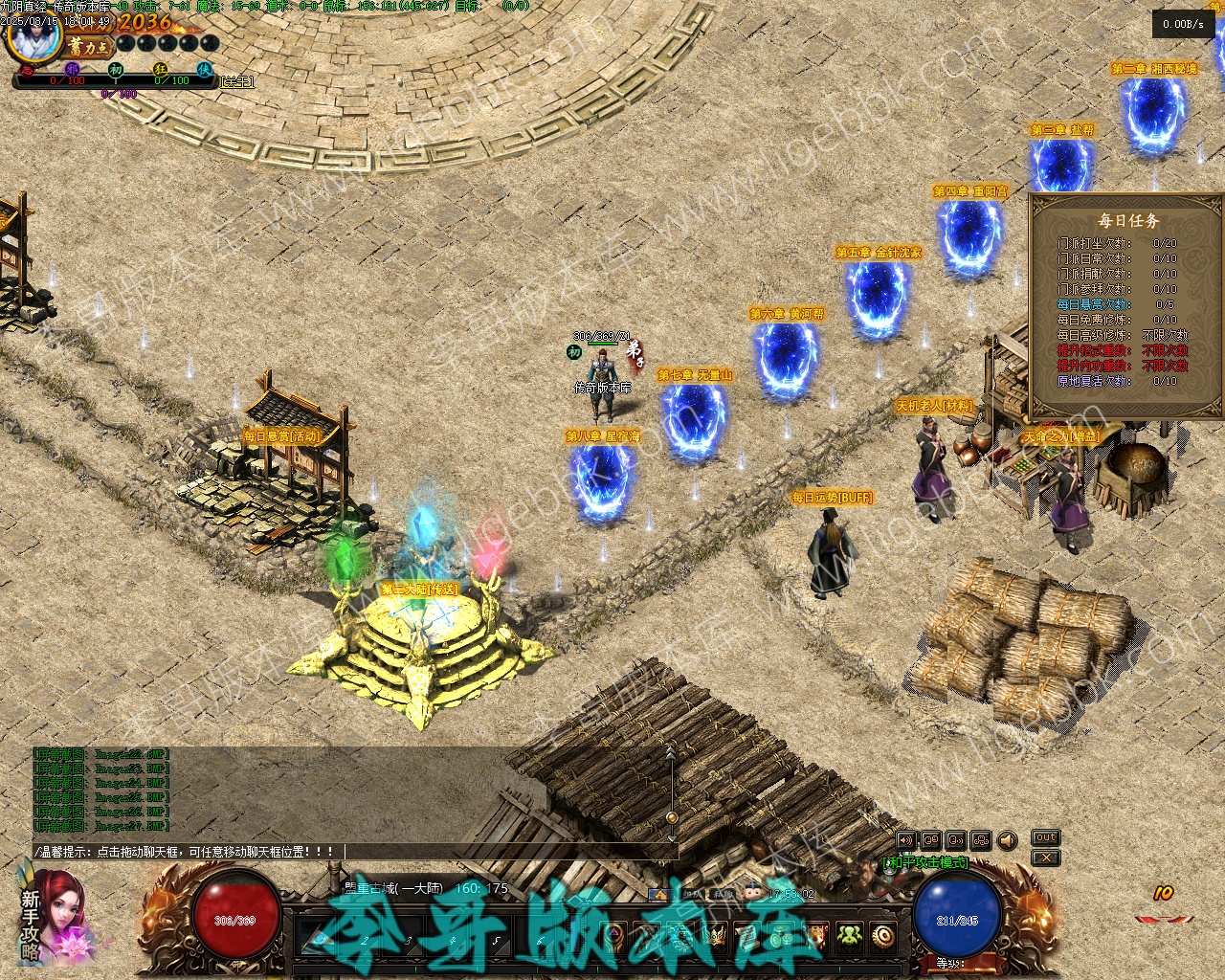Click the blue up-arrow chat tab
Viewport: 1225px width, 980px height.
pyautogui.click(x=657, y=894)
